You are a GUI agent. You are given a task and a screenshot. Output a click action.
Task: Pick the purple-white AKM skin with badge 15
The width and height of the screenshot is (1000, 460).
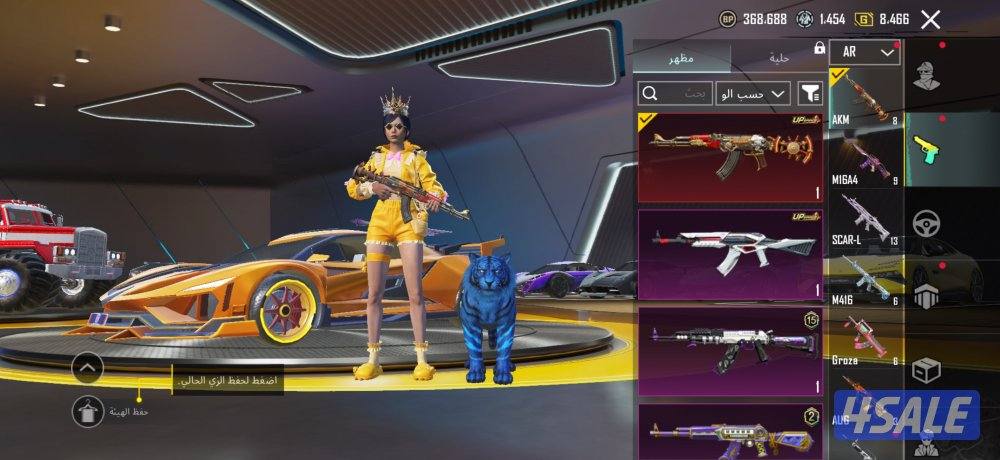pos(730,351)
